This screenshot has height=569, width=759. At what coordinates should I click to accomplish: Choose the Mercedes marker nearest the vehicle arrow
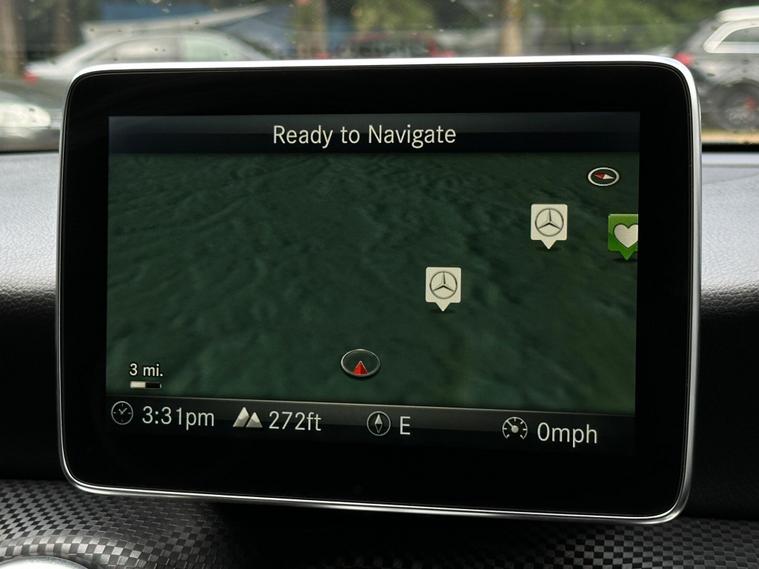click(442, 286)
